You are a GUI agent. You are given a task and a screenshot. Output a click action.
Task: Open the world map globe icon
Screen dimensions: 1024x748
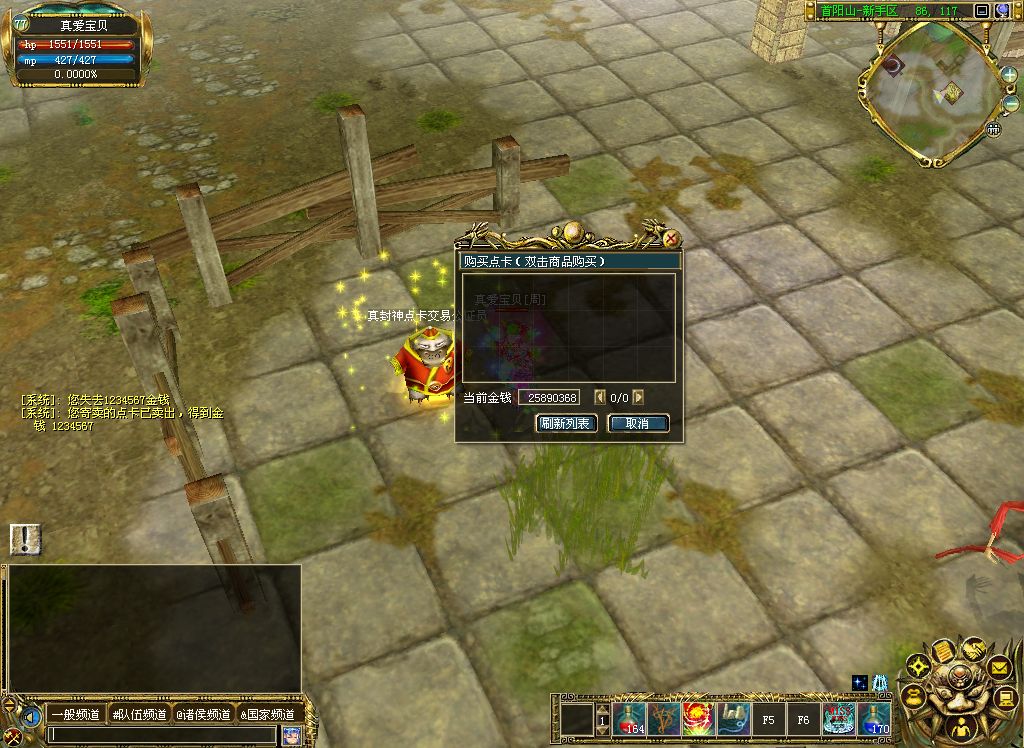click(x=1002, y=11)
